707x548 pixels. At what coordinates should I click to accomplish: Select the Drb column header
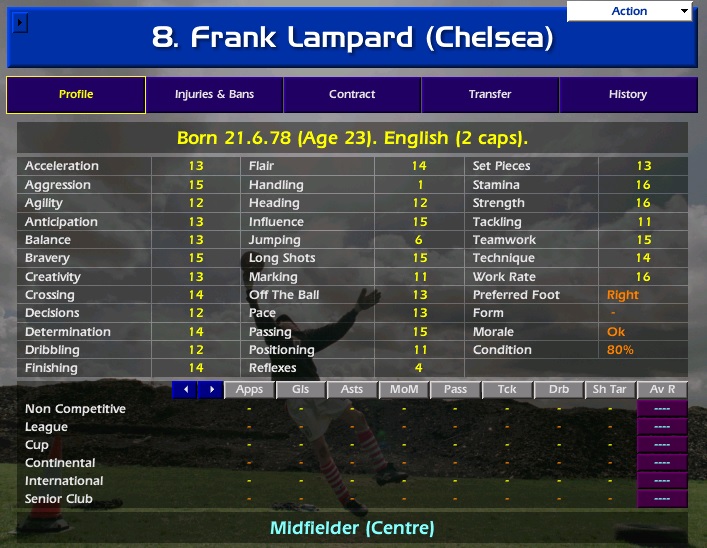pos(559,389)
